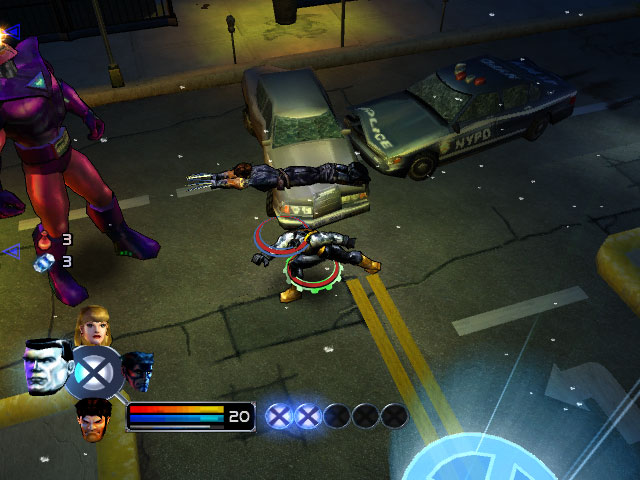640x480 pixels.
Task: Select the Colossus character portrait
Action: pyautogui.click(x=46, y=368)
